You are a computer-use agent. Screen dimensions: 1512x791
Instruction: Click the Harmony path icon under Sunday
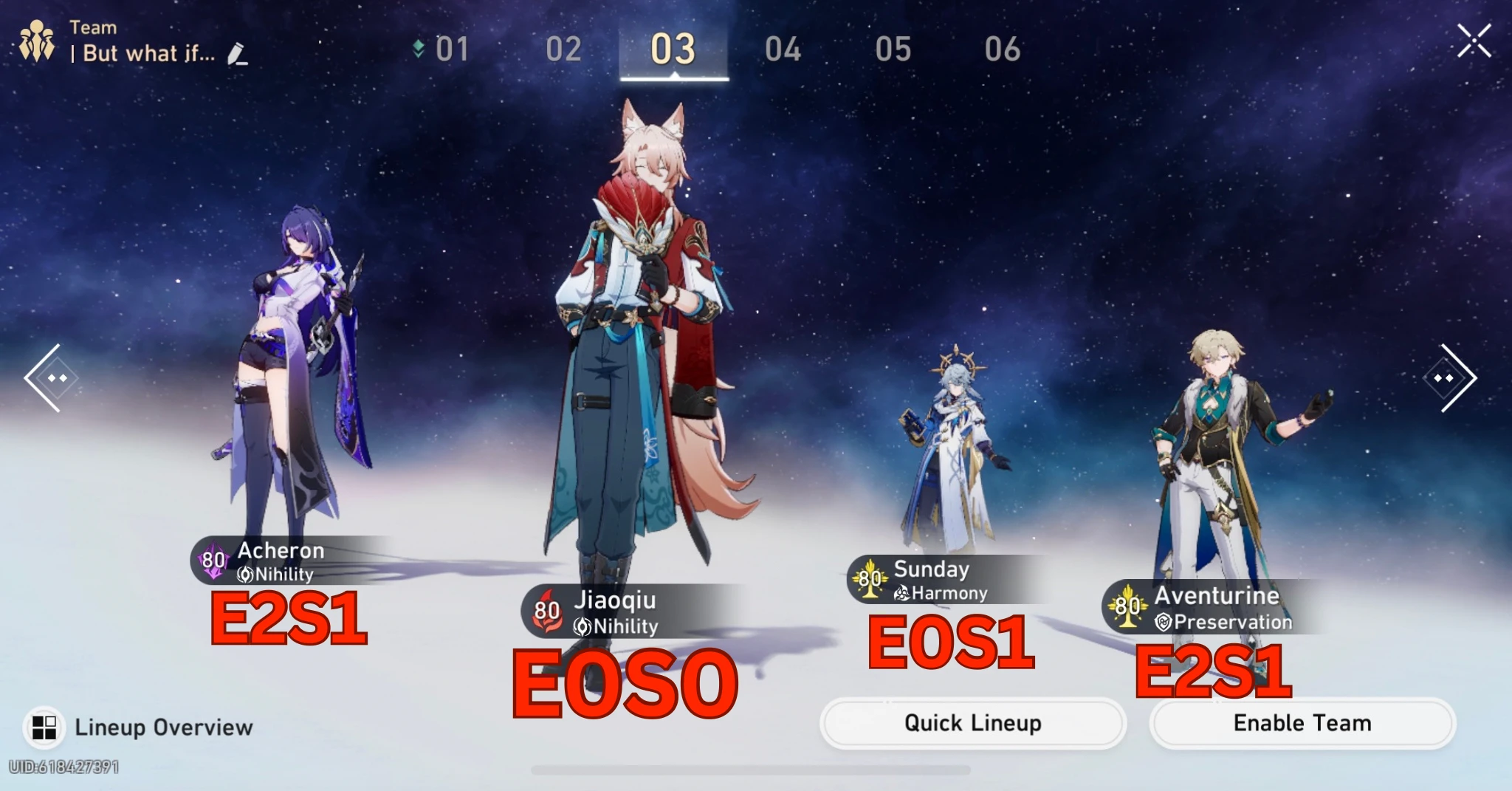coord(902,593)
